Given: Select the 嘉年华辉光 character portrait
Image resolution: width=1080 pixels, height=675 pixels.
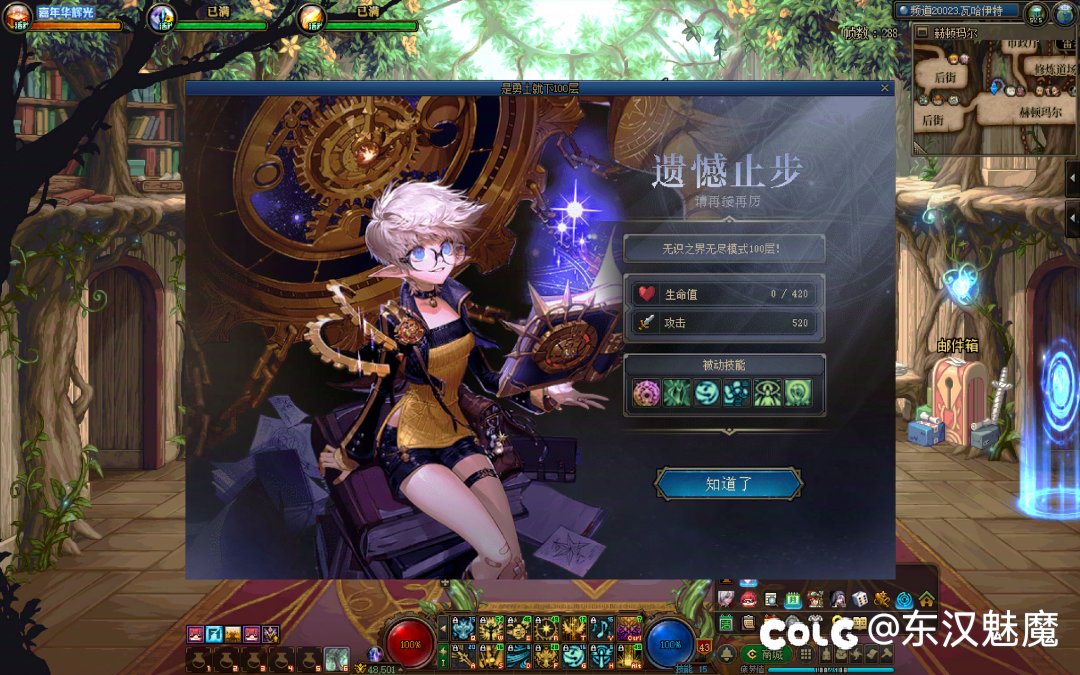Looking at the screenshot, I should (x=16, y=17).
